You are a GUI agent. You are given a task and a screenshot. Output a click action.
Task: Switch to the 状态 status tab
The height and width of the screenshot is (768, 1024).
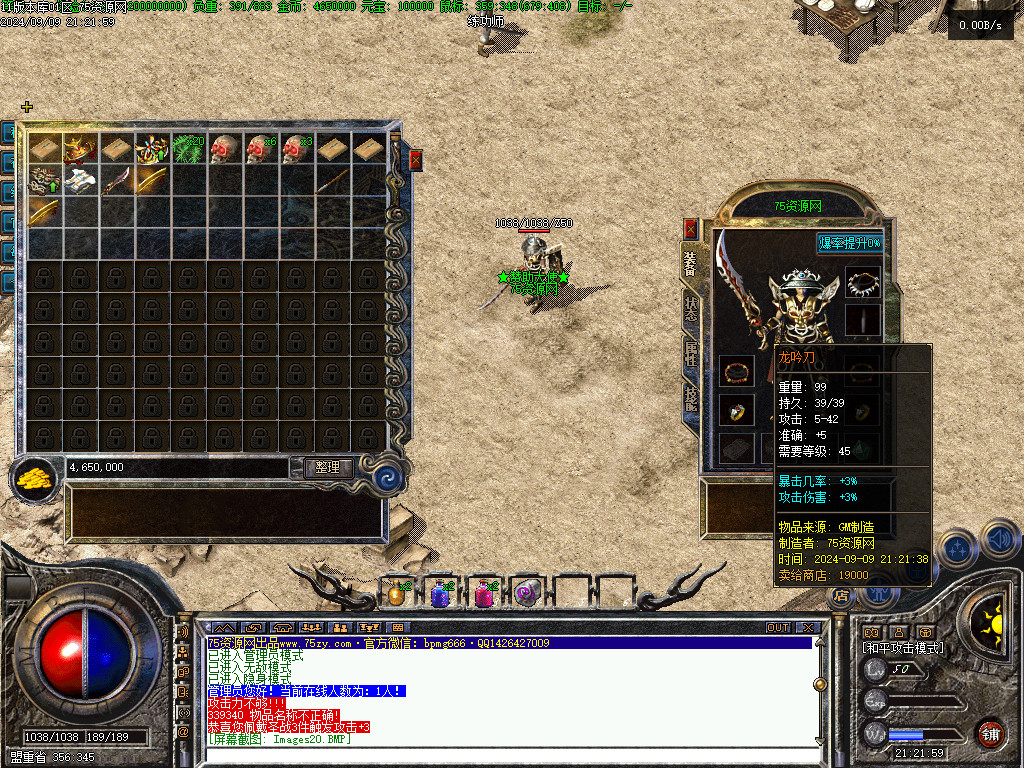[x=691, y=307]
